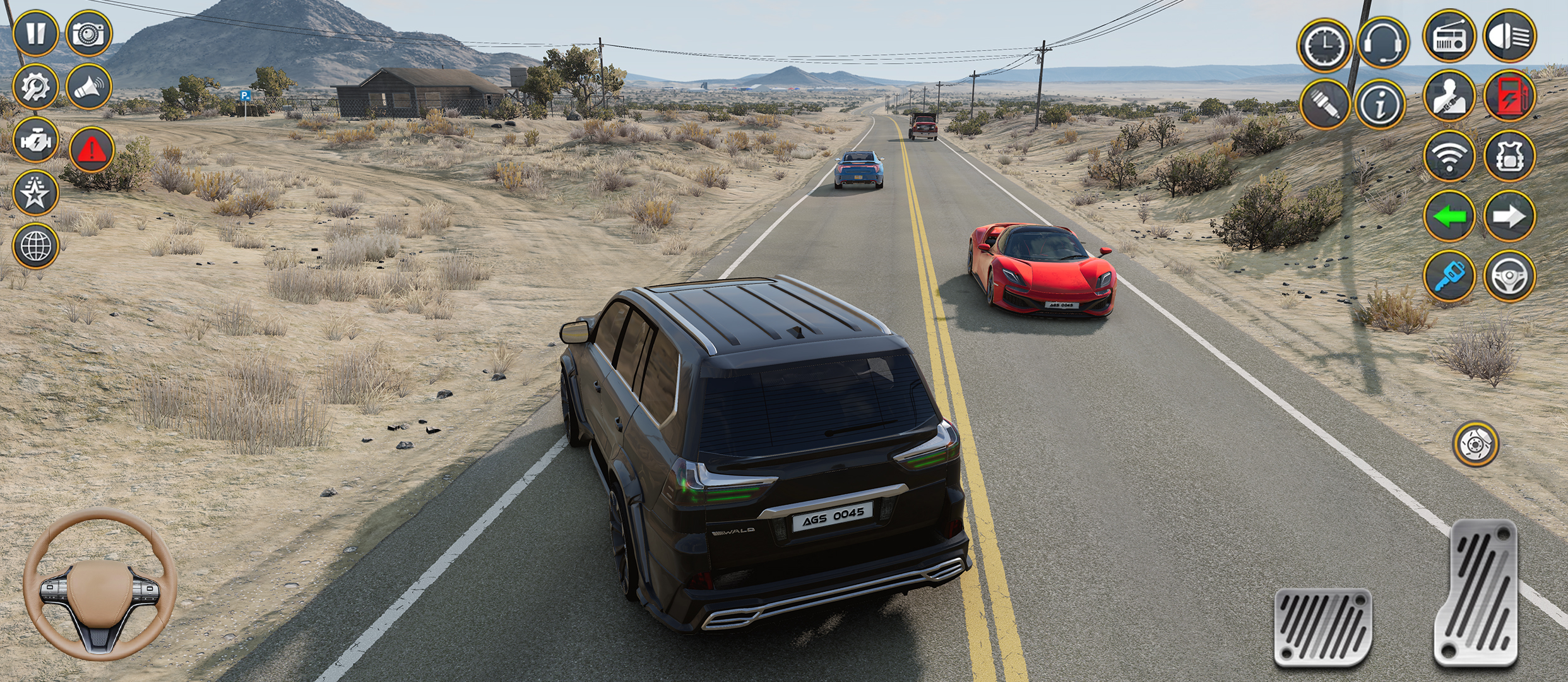
Task: Click the clock icon button
Action: coord(1324,45)
